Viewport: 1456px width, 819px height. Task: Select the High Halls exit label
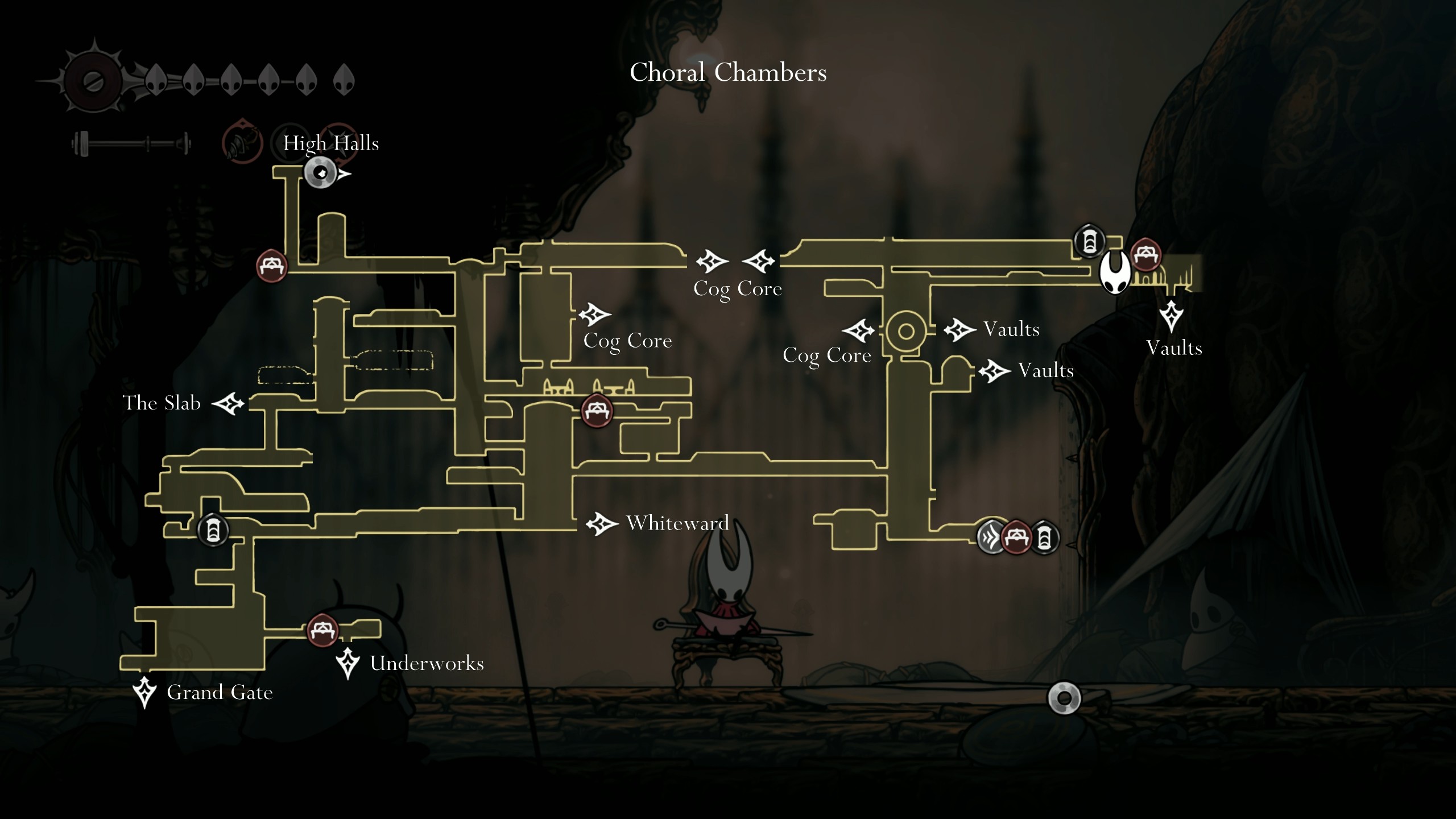pyautogui.click(x=331, y=143)
